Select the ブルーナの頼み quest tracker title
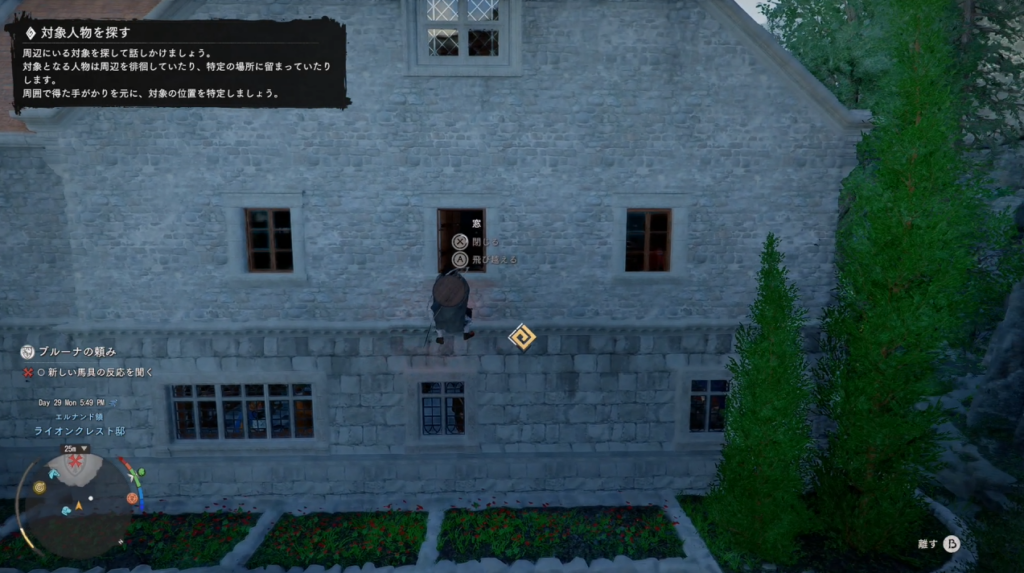The width and height of the screenshot is (1024, 573). click(77, 352)
